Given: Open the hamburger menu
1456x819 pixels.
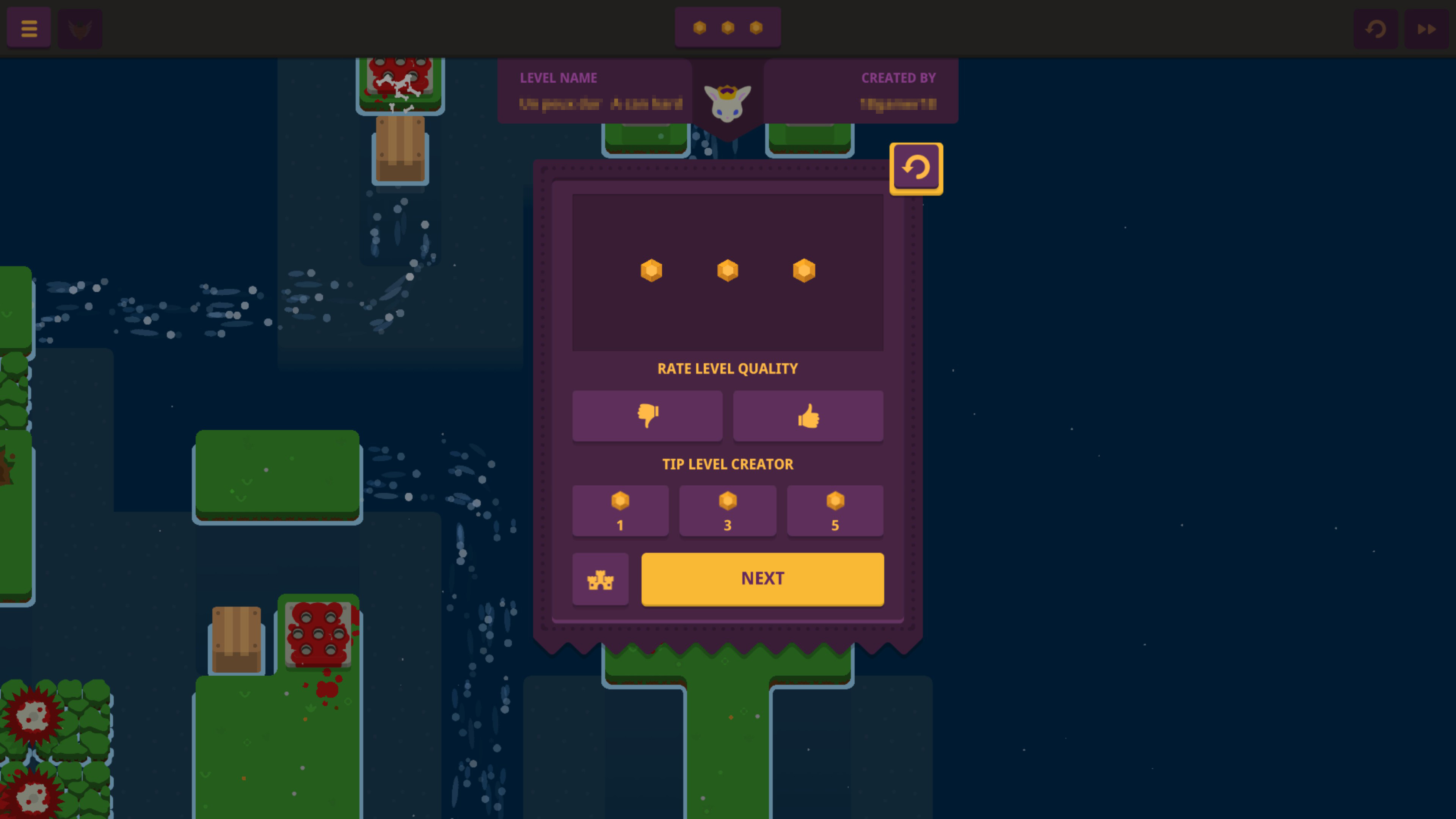Looking at the screenshot, I should point(29,28).
